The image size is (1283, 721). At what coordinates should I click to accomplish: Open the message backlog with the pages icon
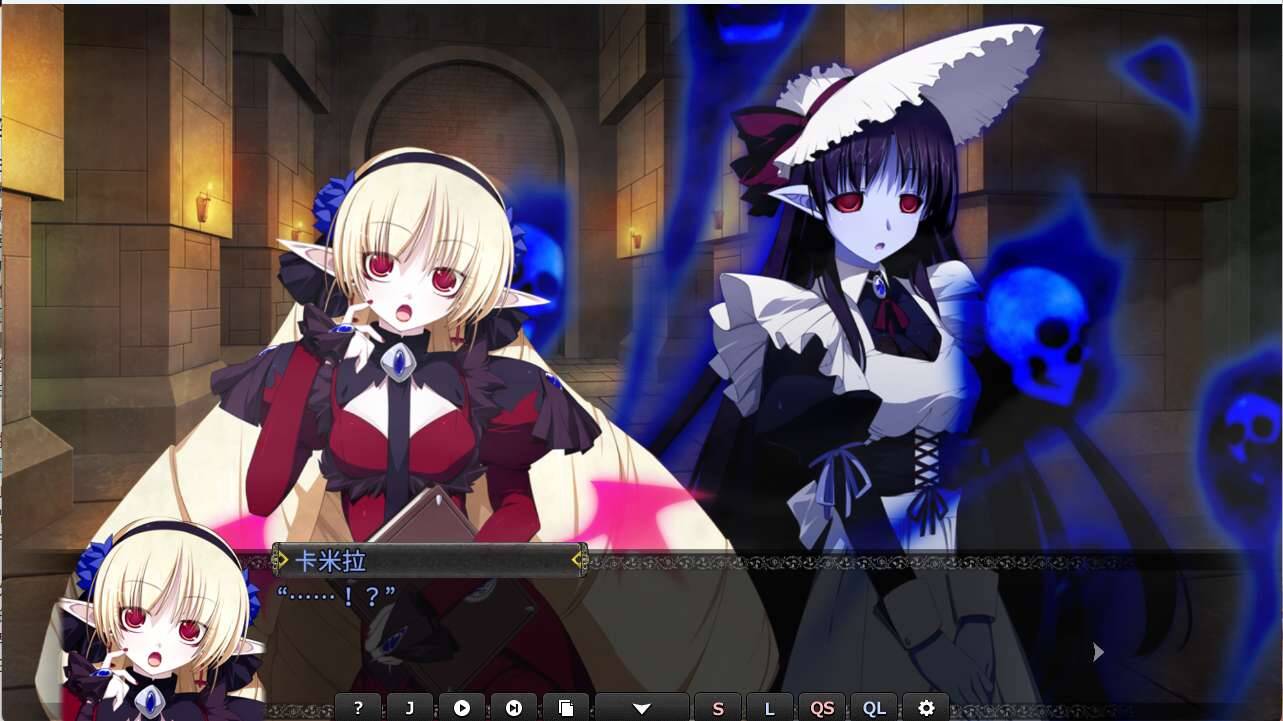pos(566,707)
